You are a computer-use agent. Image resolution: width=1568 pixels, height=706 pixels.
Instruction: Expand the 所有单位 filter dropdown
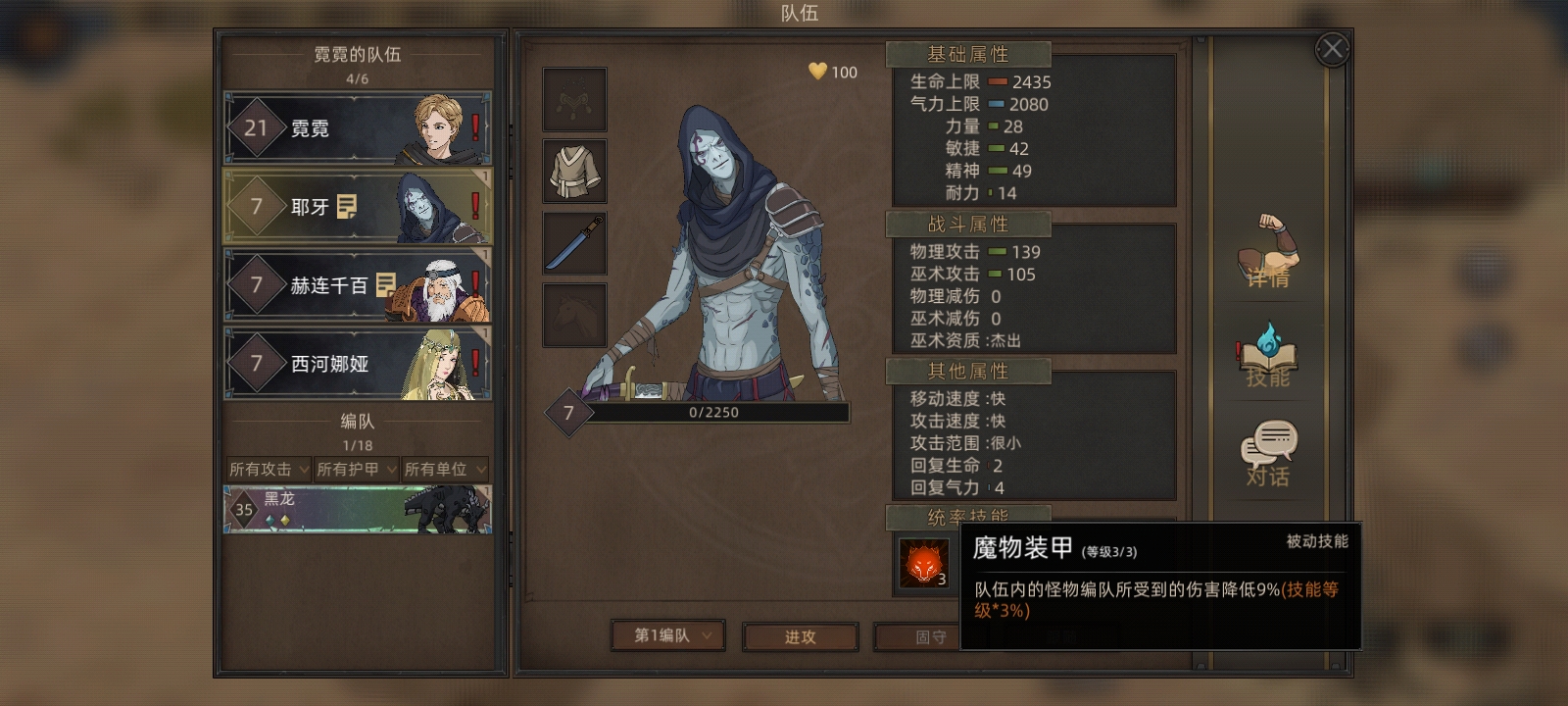[x=444, y=470]
